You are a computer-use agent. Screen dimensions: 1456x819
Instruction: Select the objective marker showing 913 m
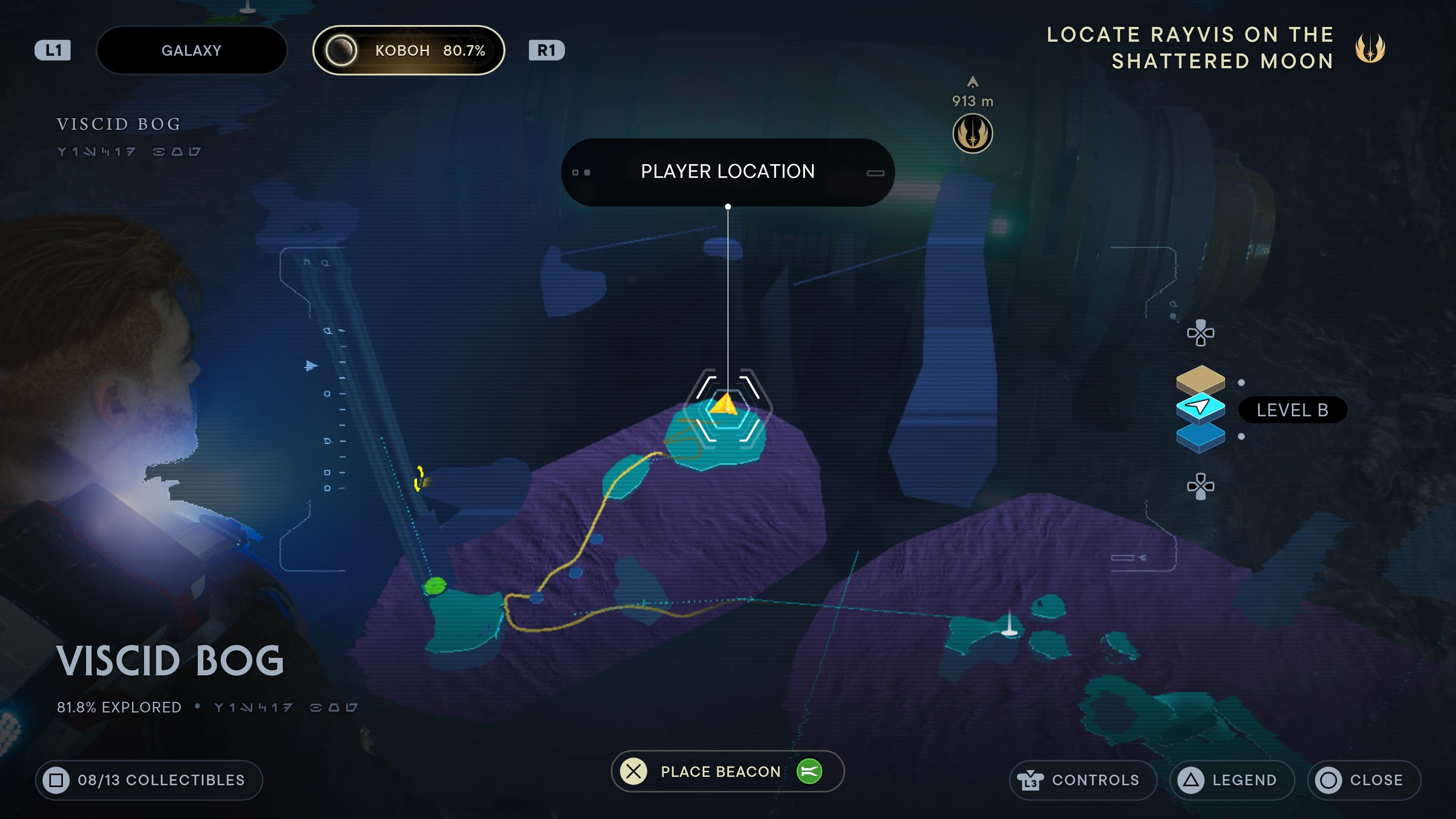pyautogui.click(x=972, y=134)
